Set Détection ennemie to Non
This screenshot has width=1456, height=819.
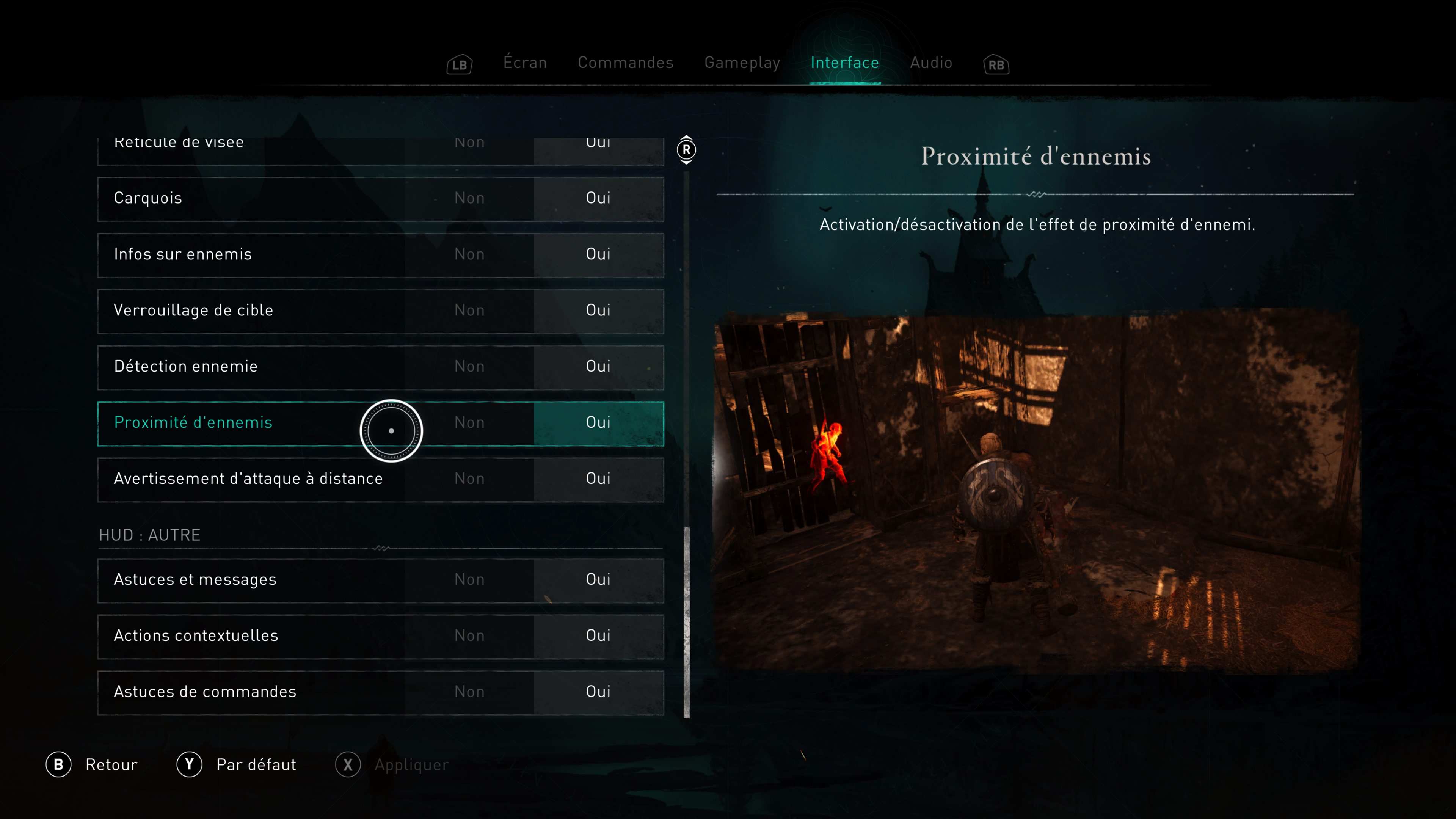(x=469, y=366)
